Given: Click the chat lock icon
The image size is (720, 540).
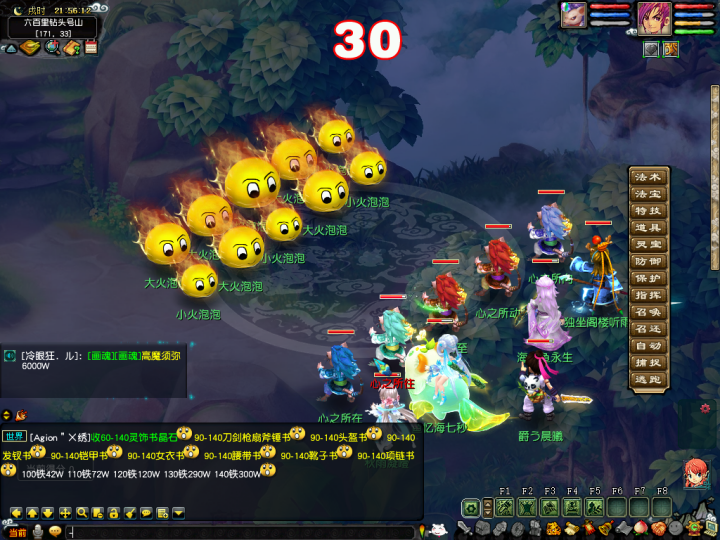Looking at the screenshot, I should [x=114, y=513].
